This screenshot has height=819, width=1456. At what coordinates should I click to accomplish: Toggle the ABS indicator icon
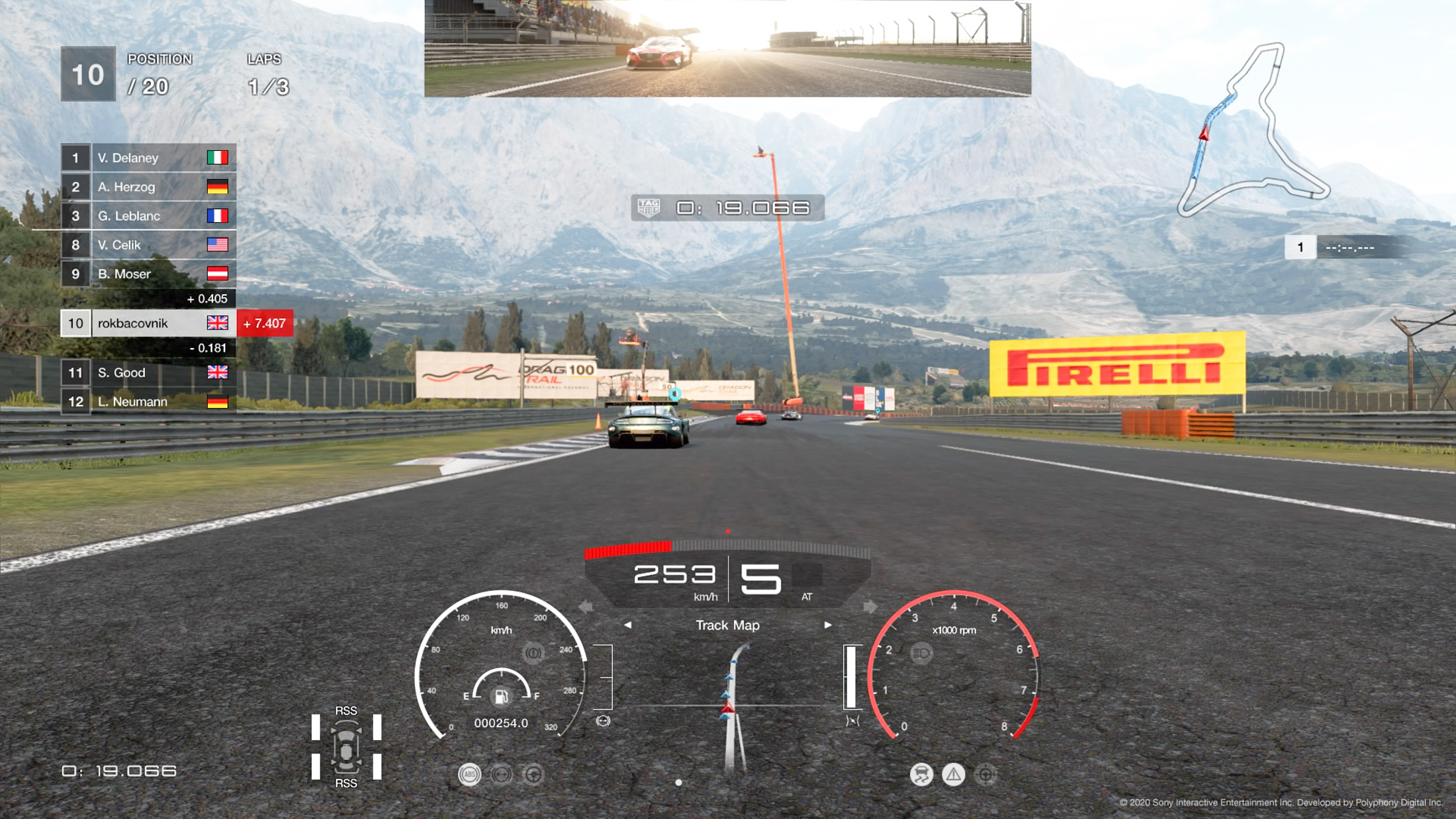469,775
